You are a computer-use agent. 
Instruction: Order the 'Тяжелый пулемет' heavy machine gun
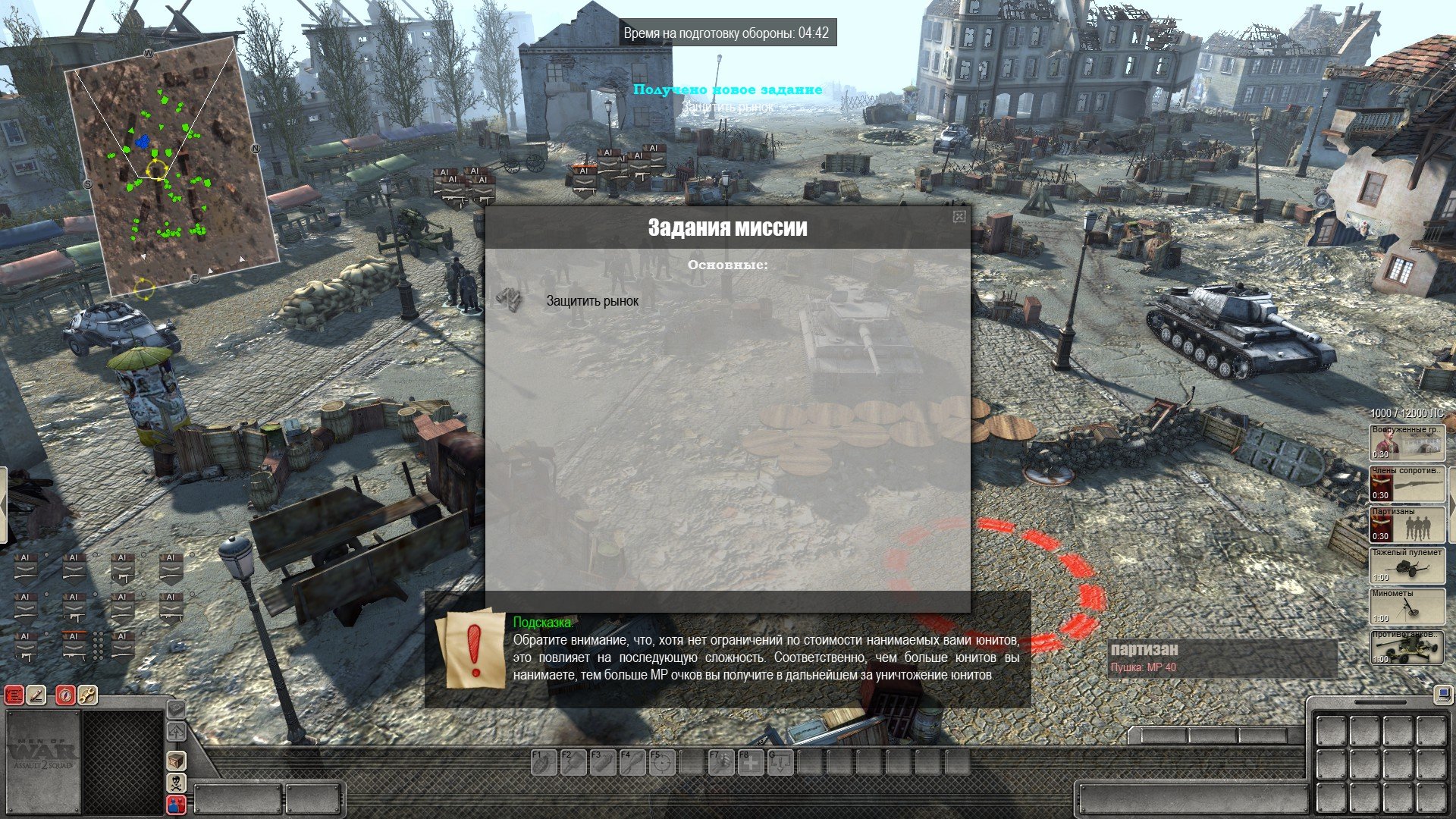pyautogui.click(x=1407, y=565)
